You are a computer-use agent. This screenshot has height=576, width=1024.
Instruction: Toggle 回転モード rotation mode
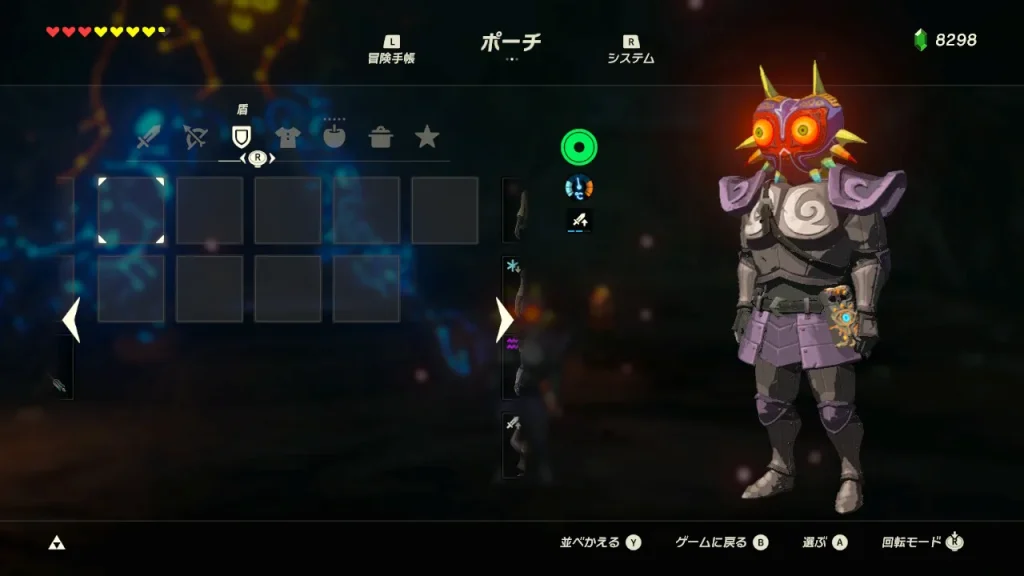[922, 542]
